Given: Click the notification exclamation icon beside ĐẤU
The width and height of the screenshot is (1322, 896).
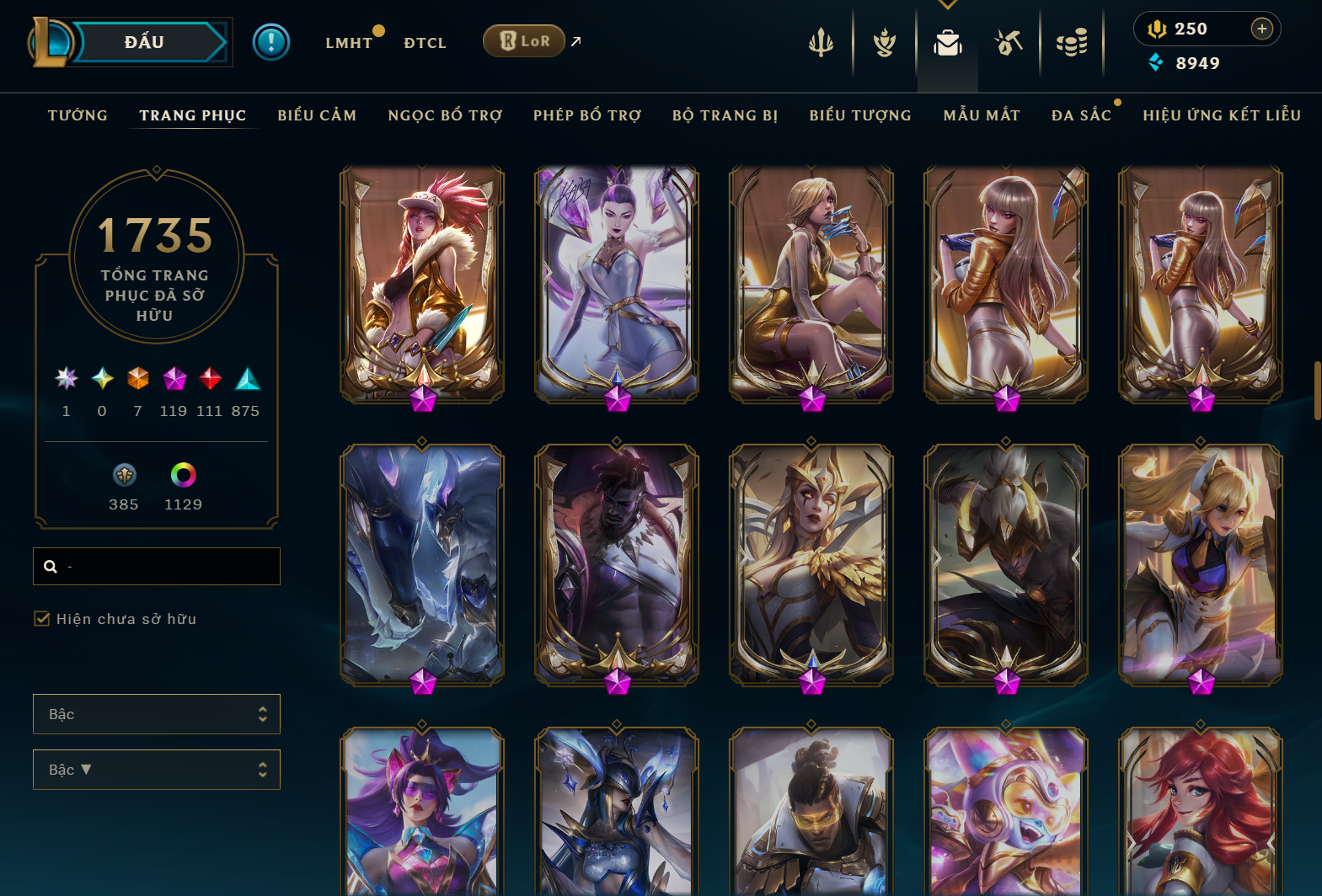Looking at the screenshot, I should click(270, 40).
